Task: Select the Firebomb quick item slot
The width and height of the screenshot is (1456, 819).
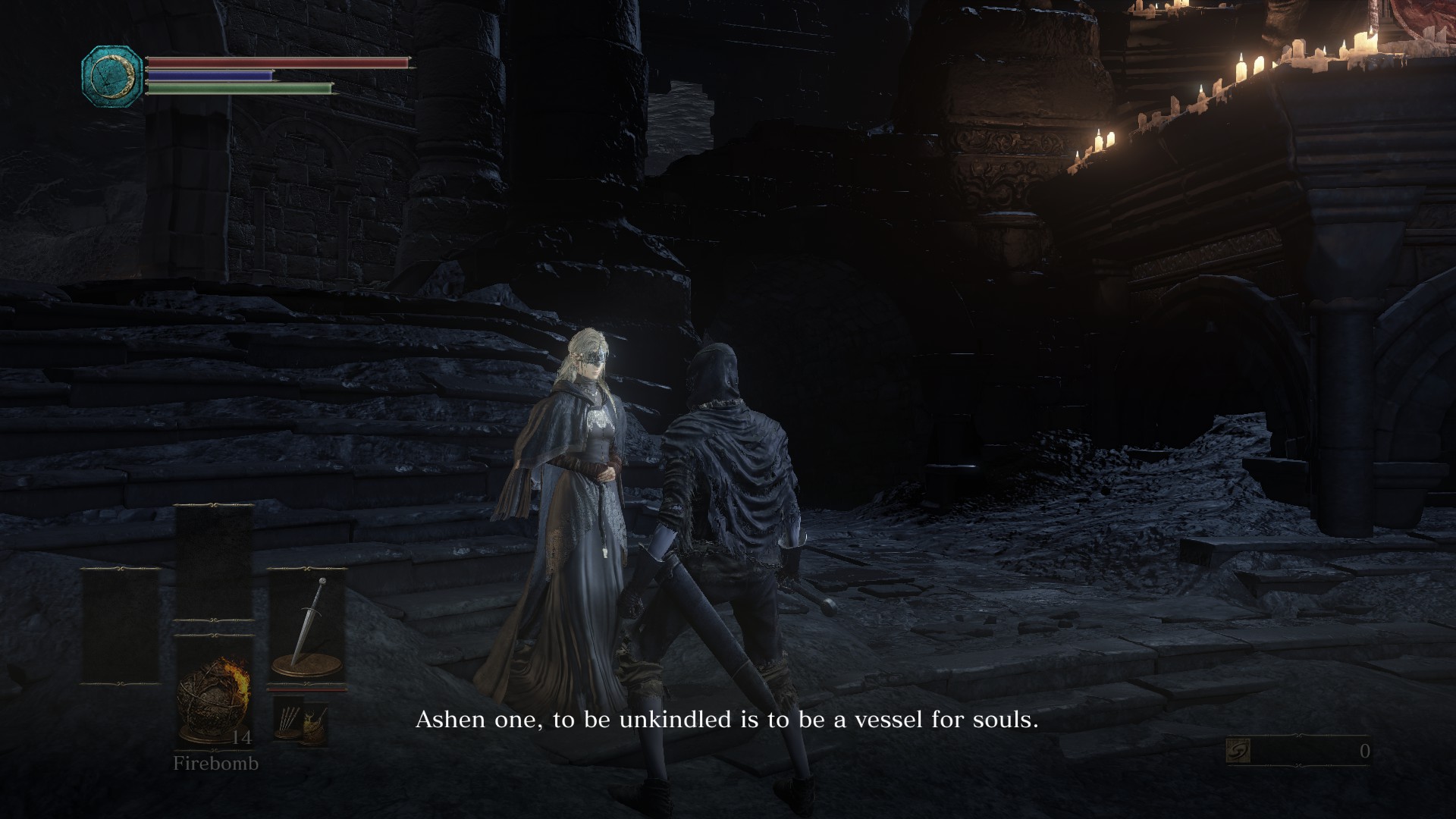Action: tap(214, 694)
